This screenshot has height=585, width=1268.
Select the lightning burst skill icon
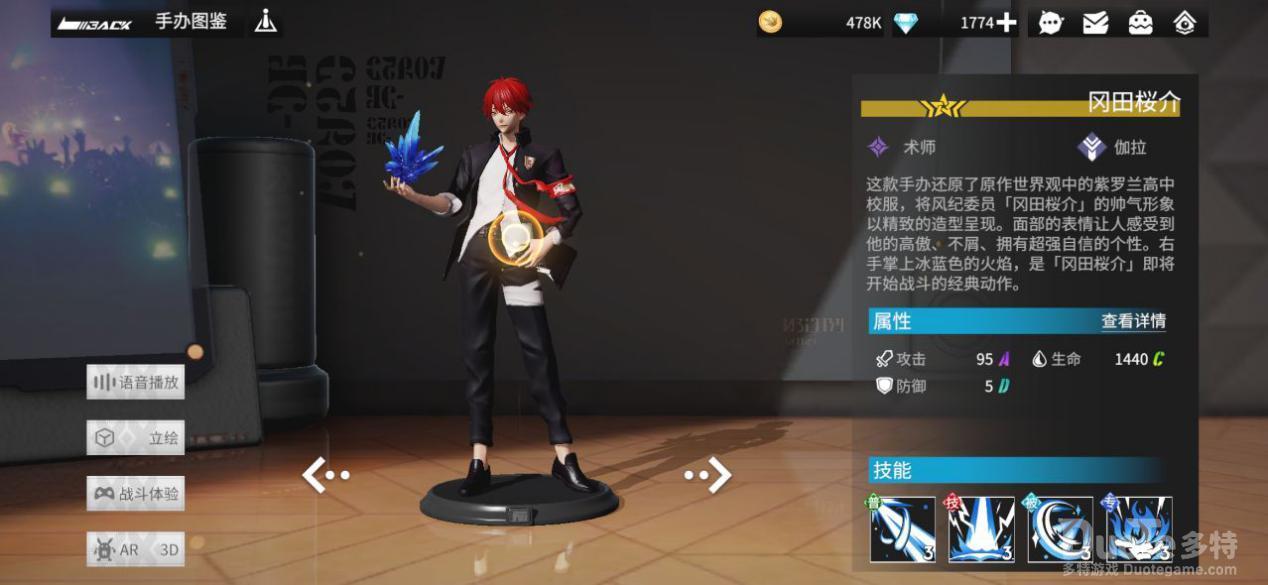[981, 529]
